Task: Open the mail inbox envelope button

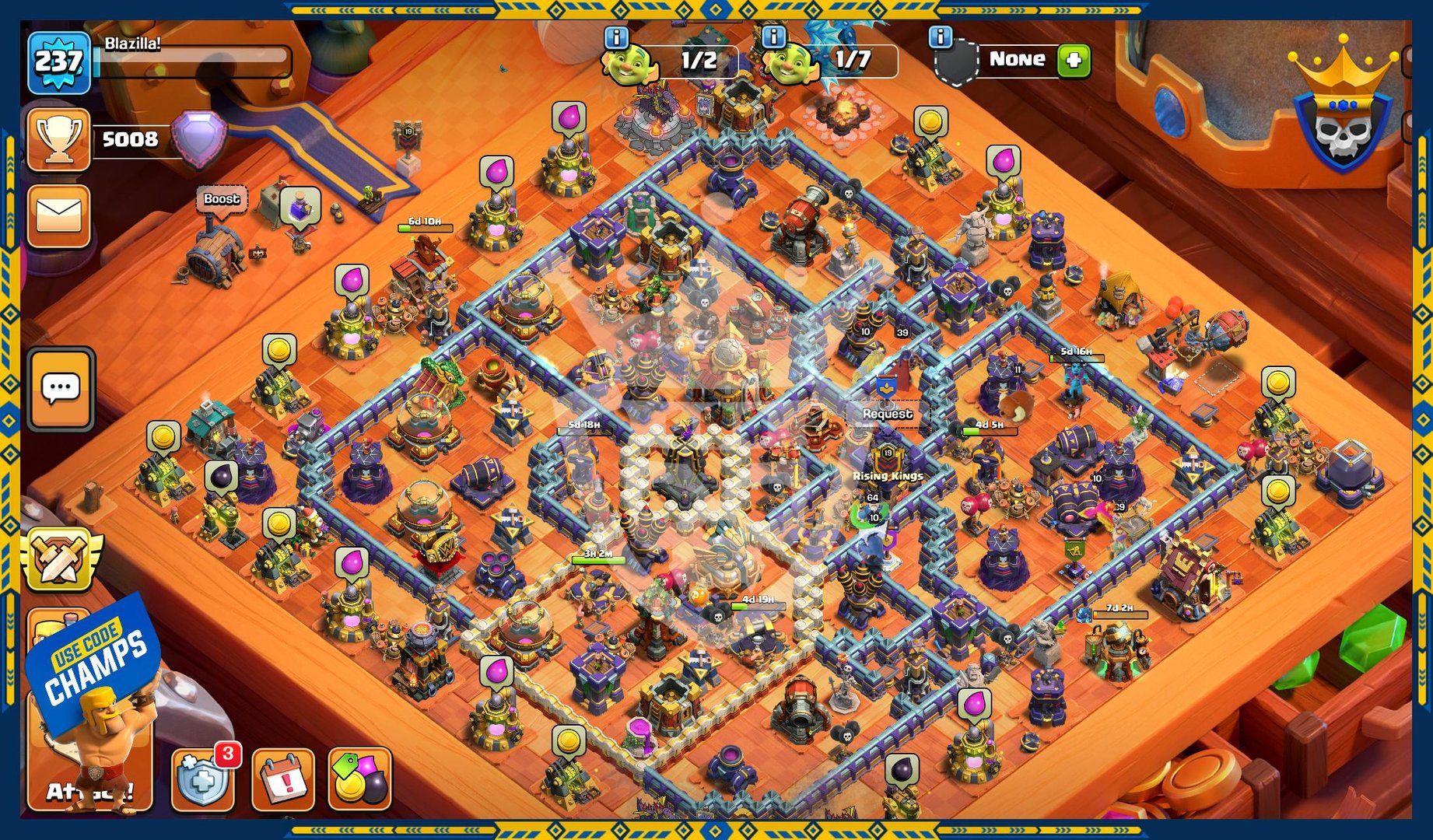Action: pos(58,215)
